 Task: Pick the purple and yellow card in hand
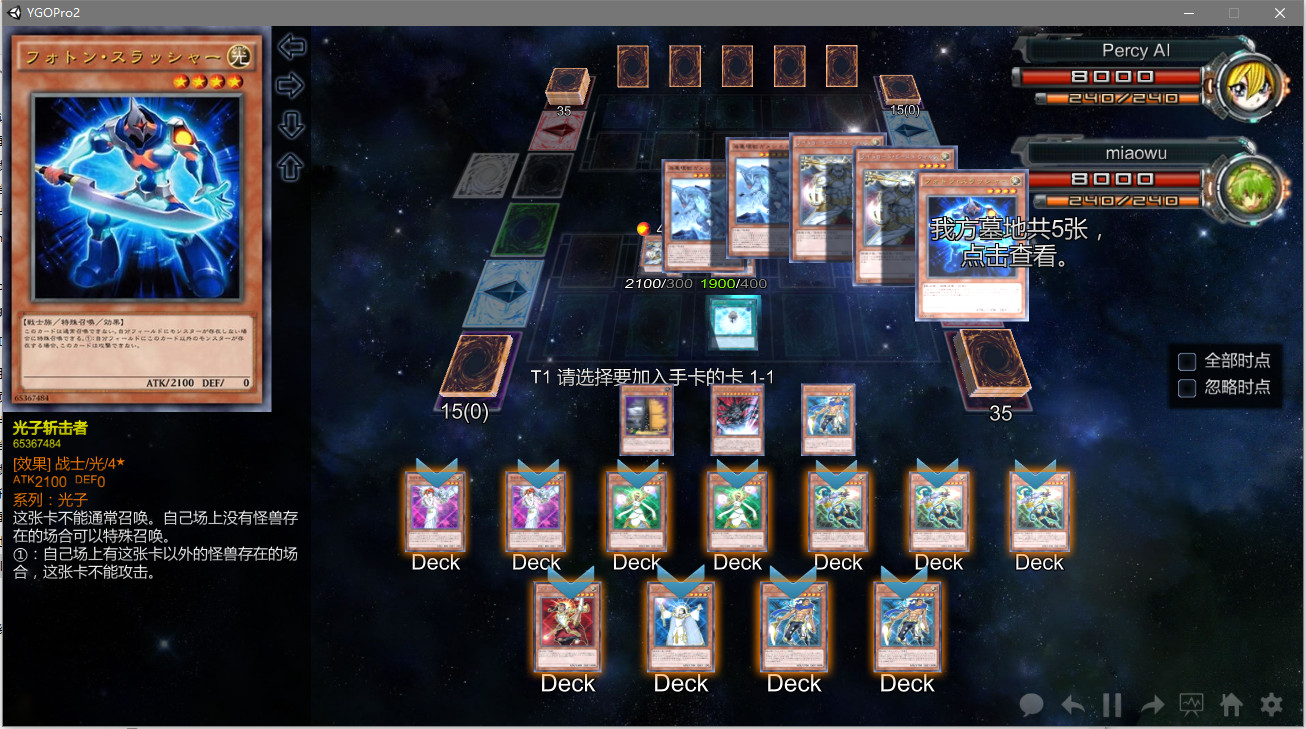tap(646, 420)
